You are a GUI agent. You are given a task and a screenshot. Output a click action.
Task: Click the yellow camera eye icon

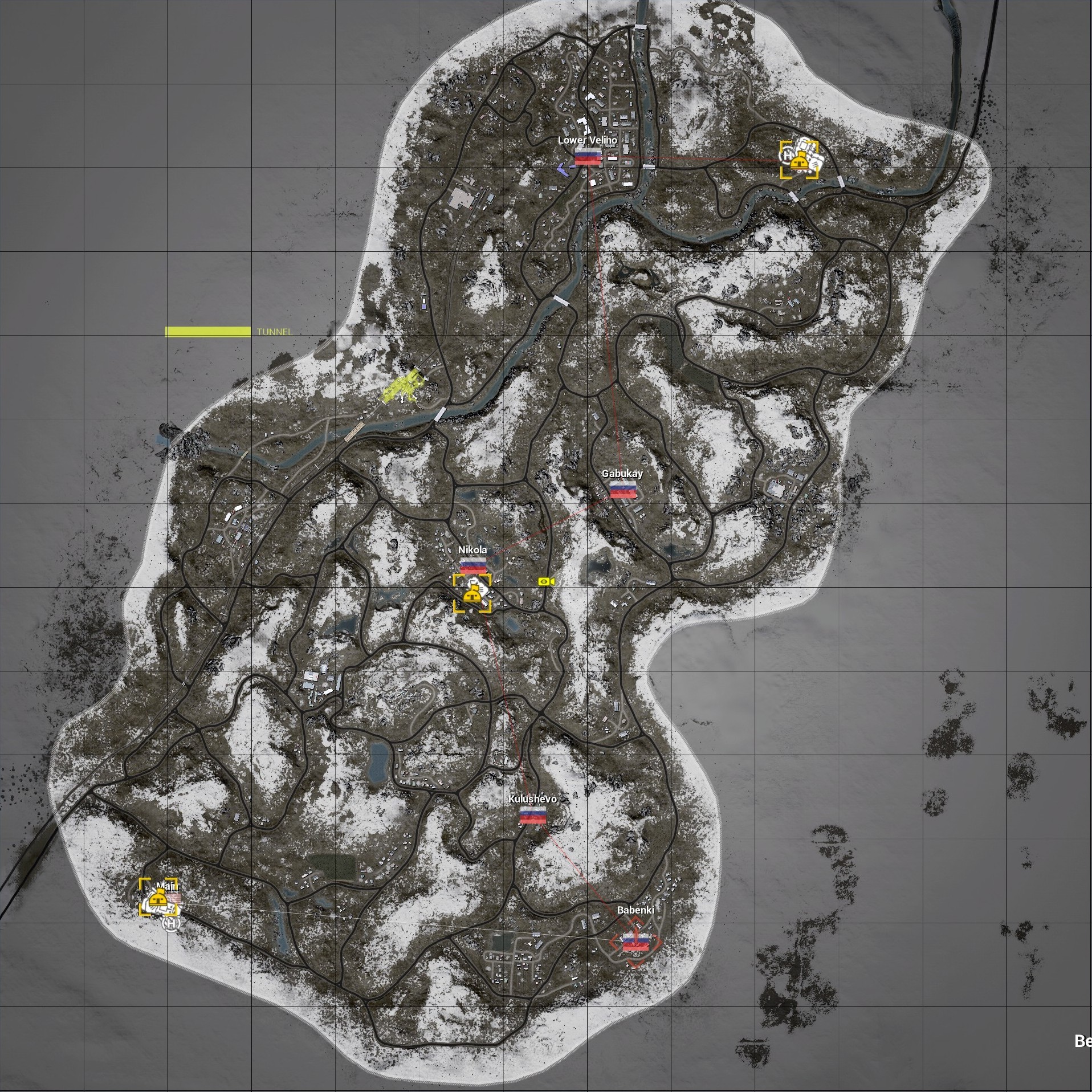click(x=546, y=581)
